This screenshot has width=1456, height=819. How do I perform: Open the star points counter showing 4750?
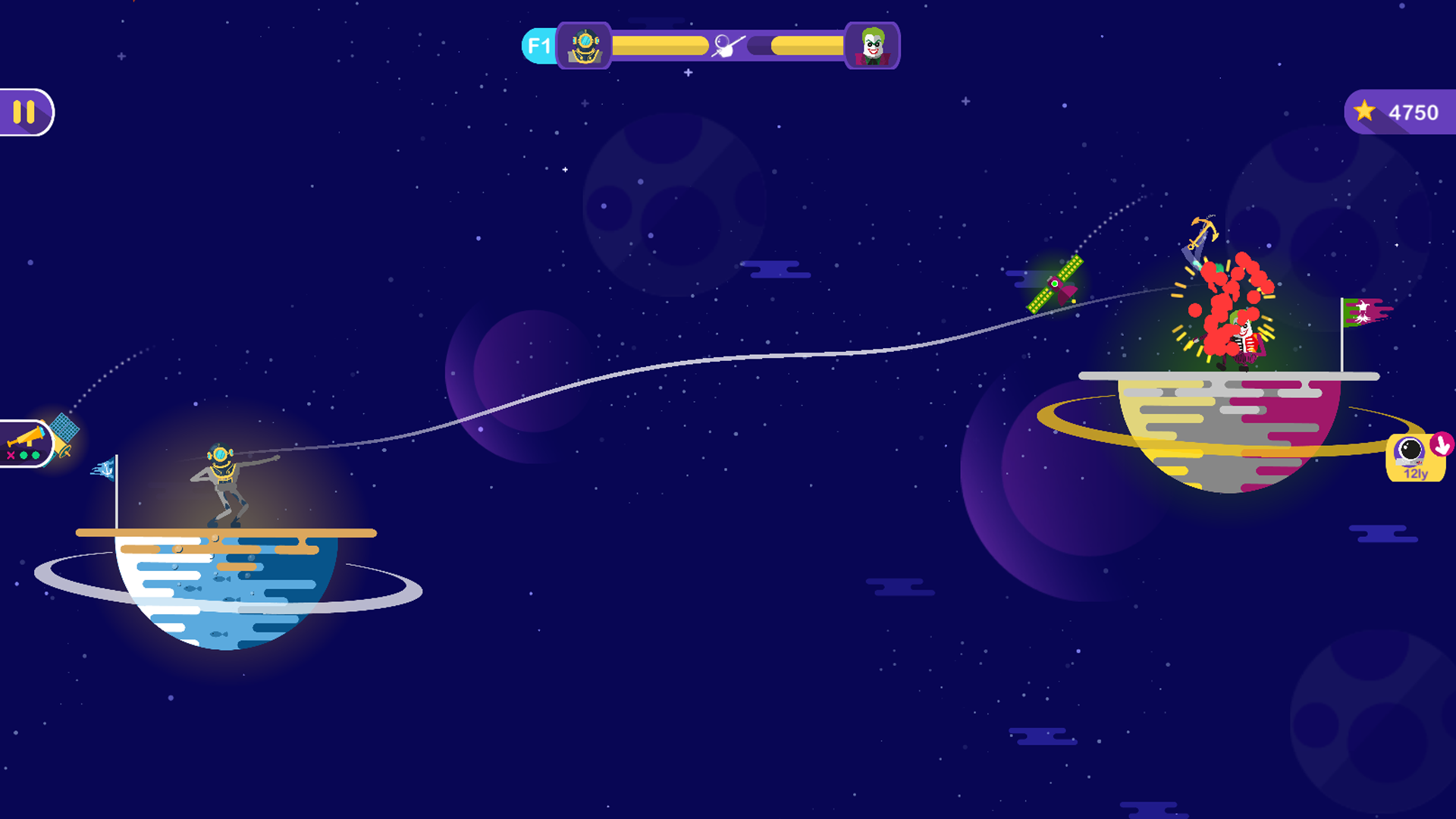1400,112
